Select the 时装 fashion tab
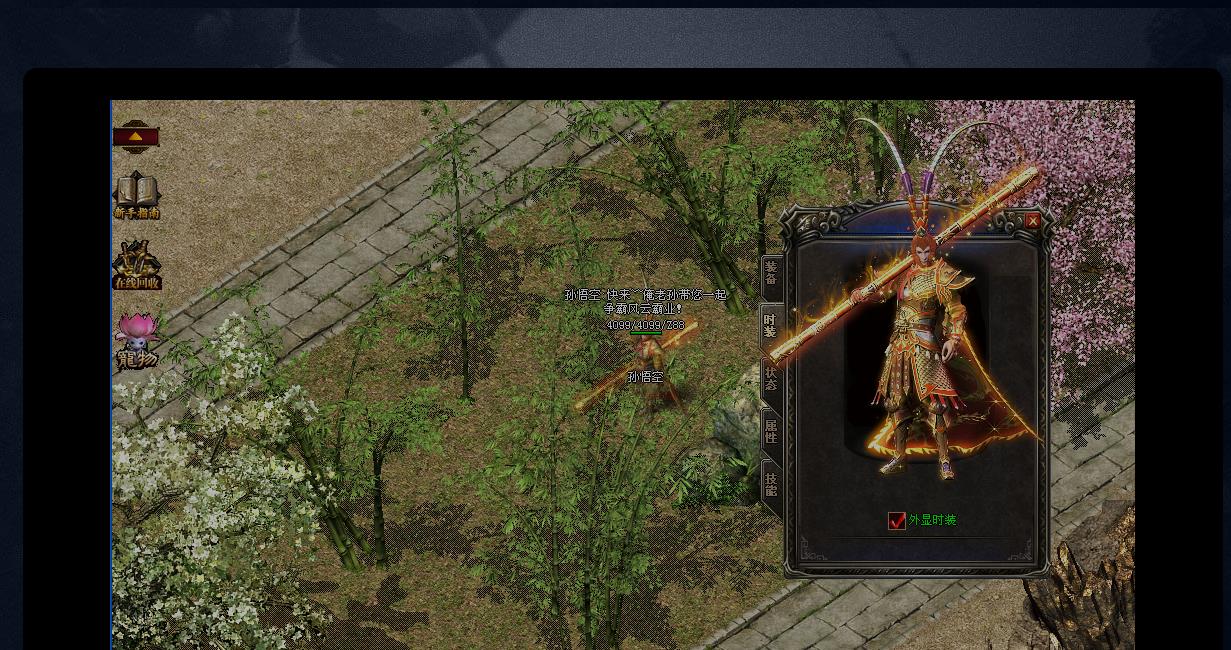Viewport: 1231px width, 650px height. pyautogui.click(x=770, y=326)
